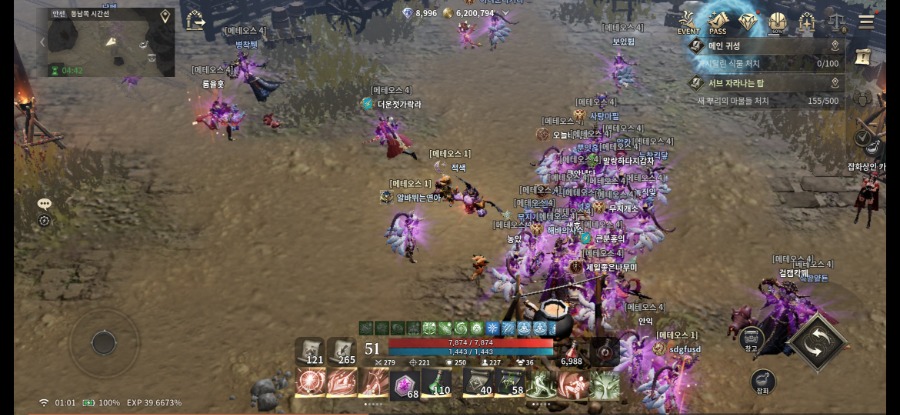900x415 pixels.
Task: Open the balance scales trade icon
Action: tap(835, 21)
